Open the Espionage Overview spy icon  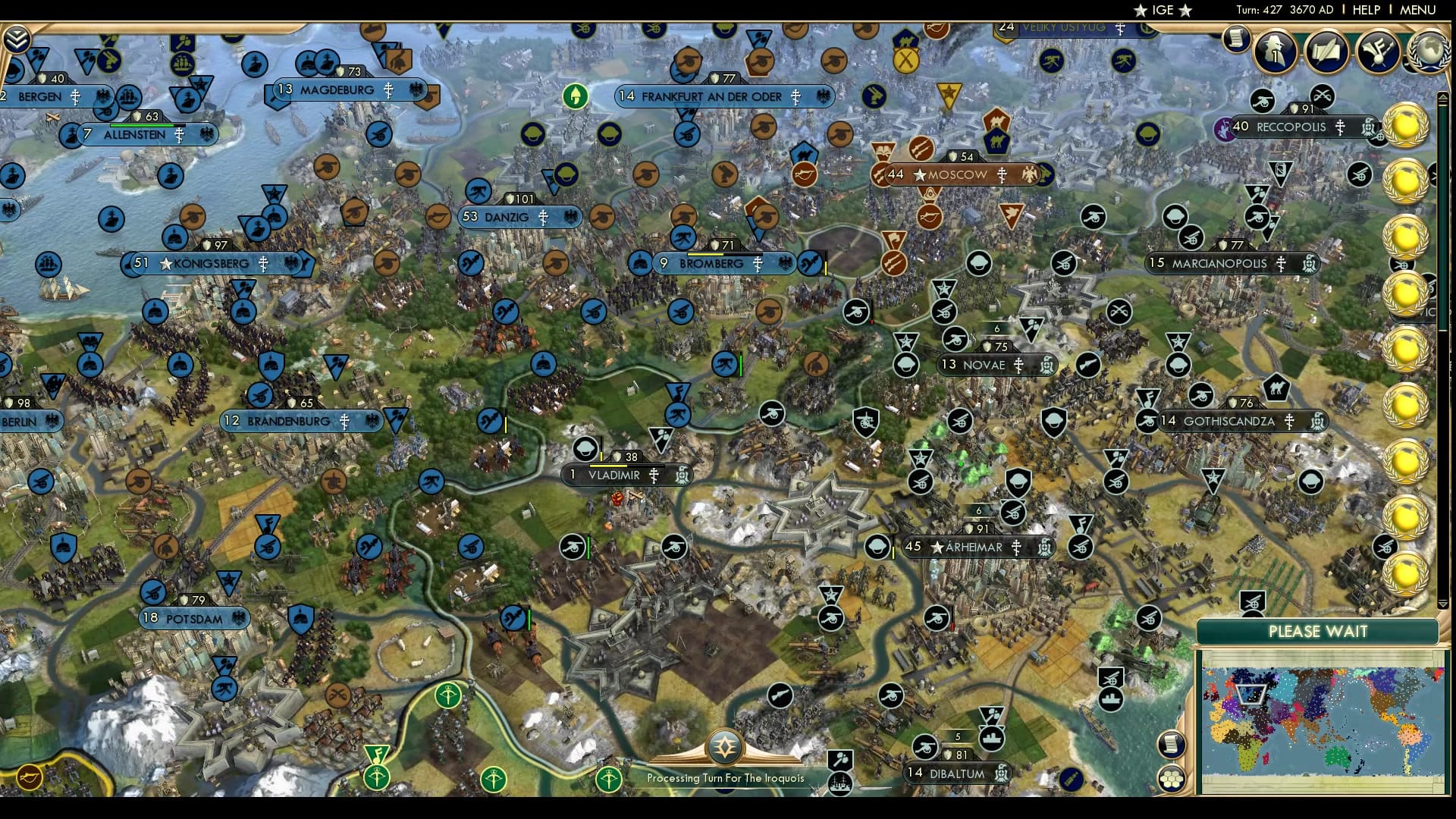(1276, 52)
